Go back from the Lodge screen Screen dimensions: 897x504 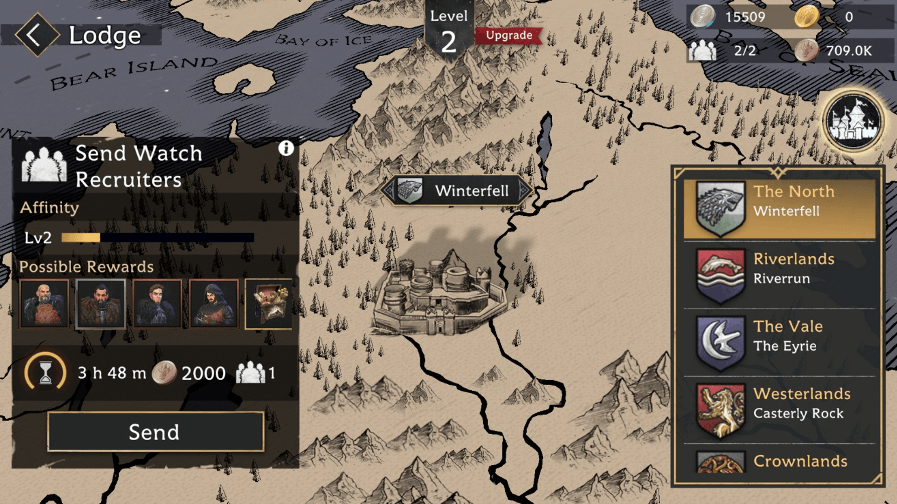pos(36,36)
